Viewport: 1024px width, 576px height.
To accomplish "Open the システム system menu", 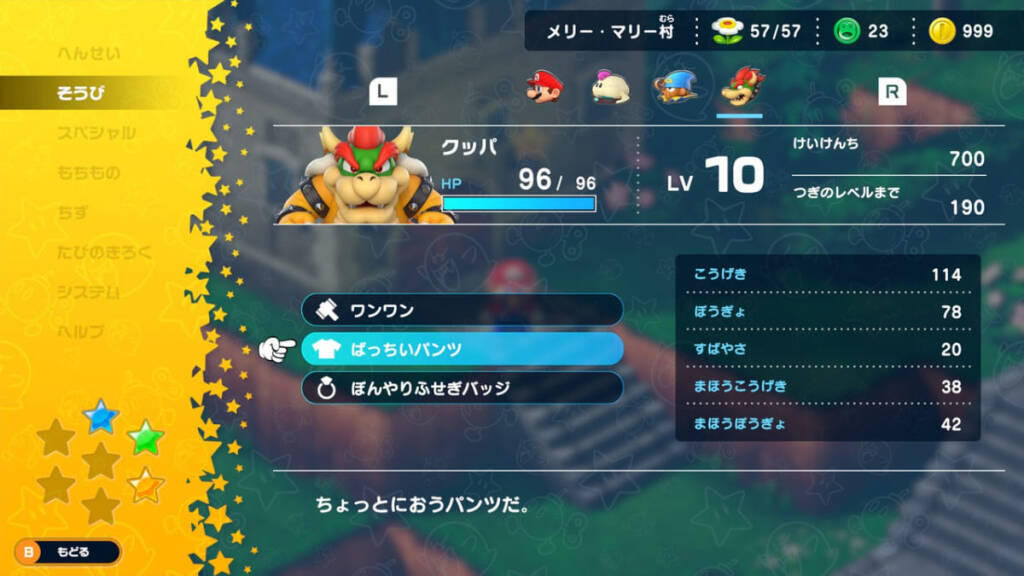I will click(x=88, y=292).
